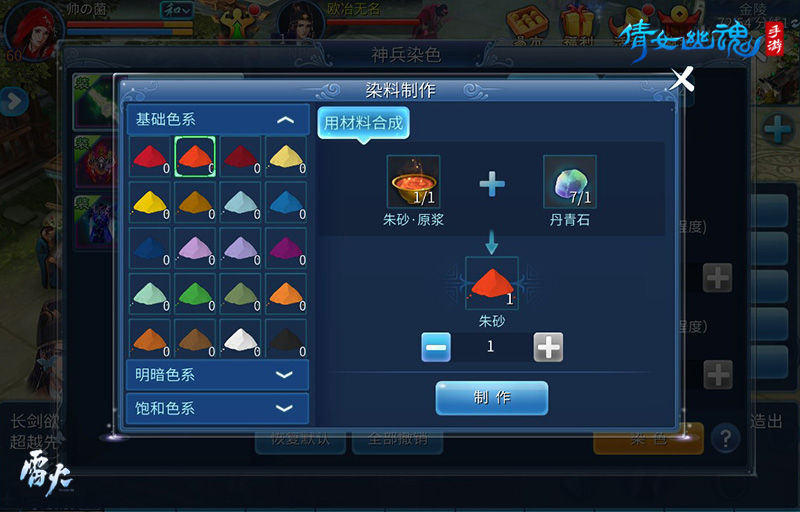This screenshot has width=800, height=512.
Task: Expand the 饱和色系 category
Action: [285, 408]
